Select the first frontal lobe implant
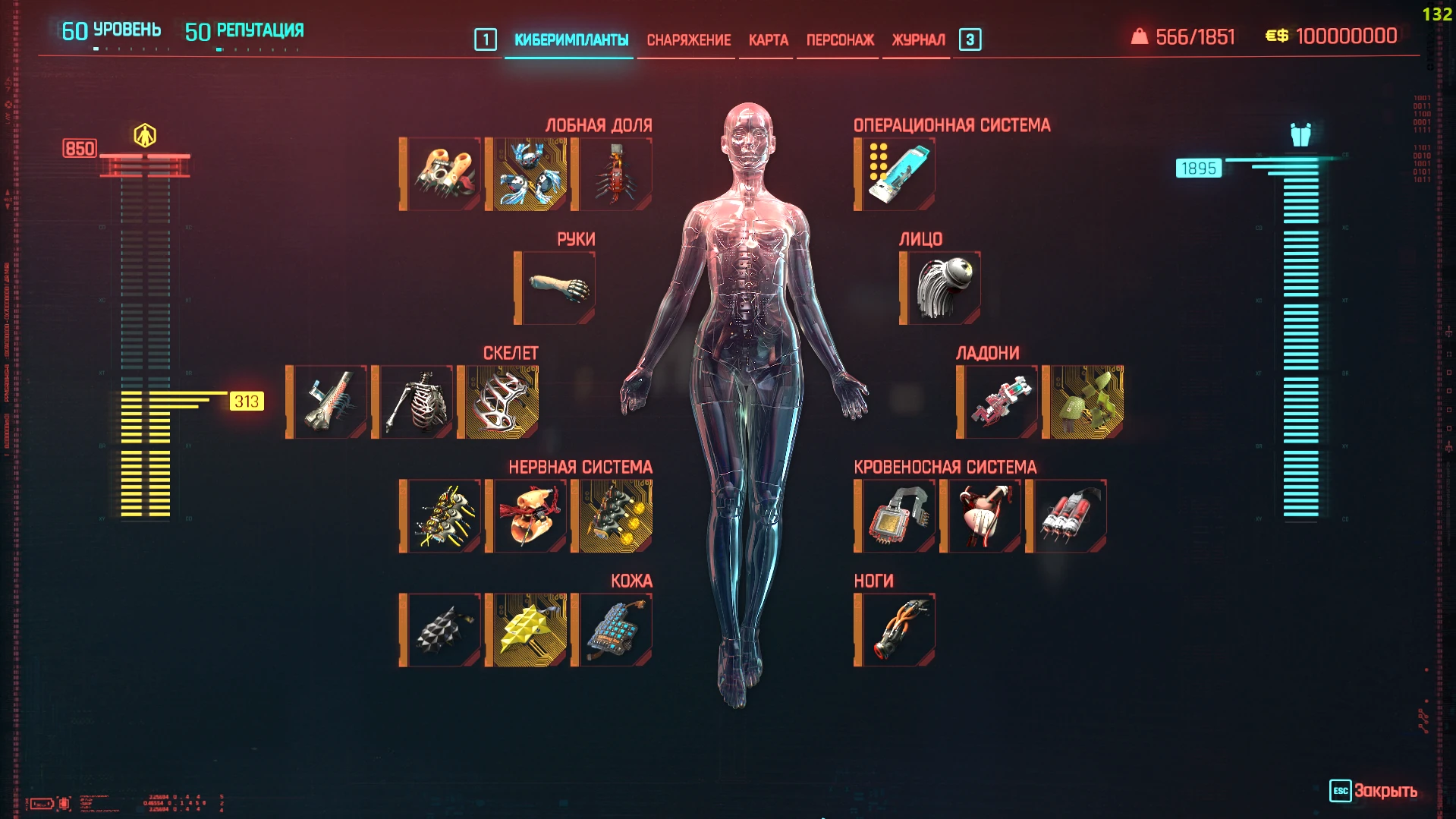 [x=441, y=173]
